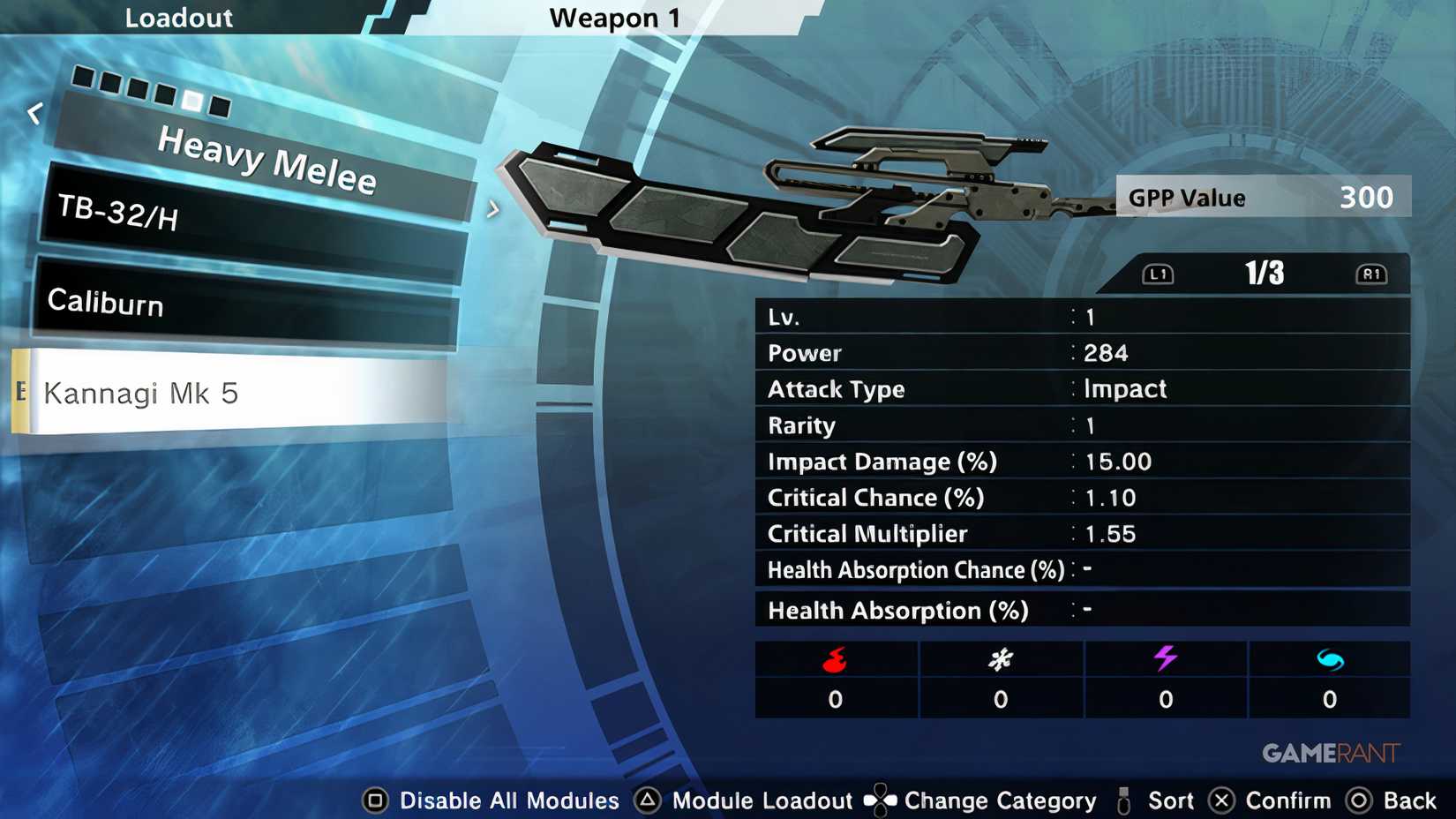Click the triangle button icon beside Module Loadout

tap(649, 800)
